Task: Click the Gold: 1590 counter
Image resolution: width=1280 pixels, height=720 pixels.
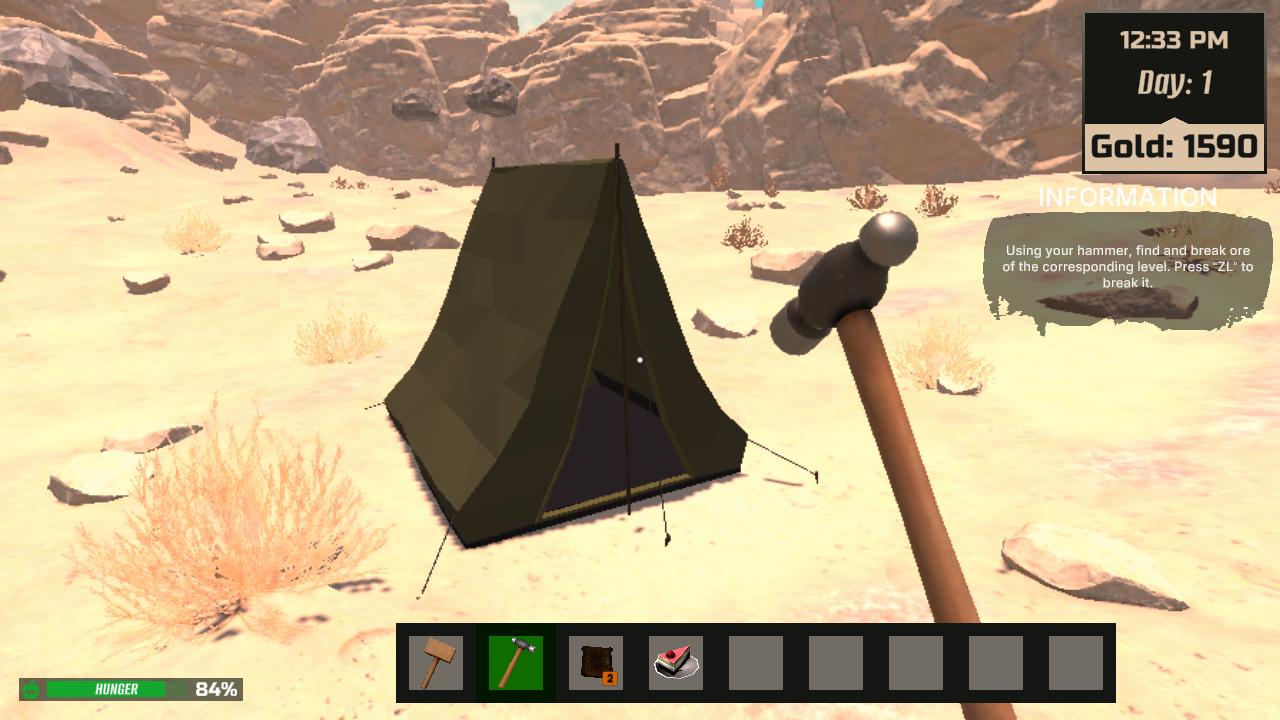Action: click(1173, 145)
